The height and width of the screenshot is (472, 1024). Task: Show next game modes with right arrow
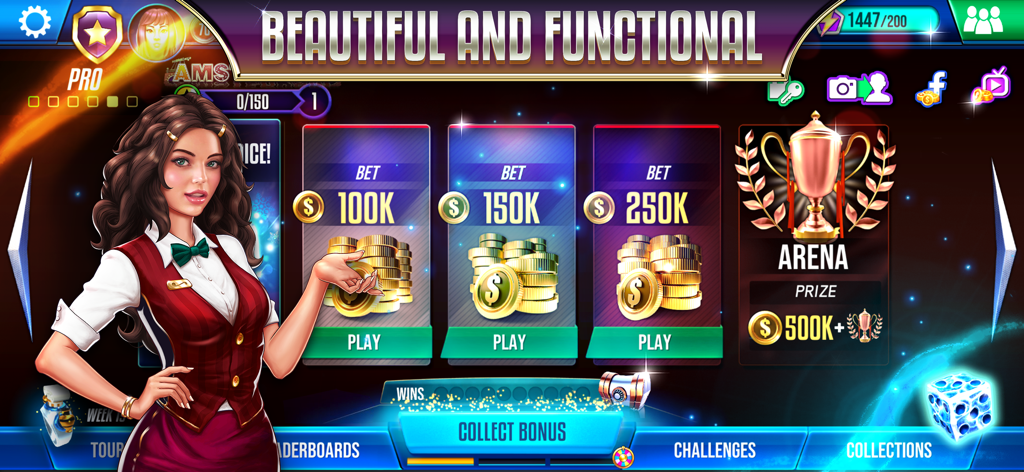pyautogui.click(x=1003, y=250)
